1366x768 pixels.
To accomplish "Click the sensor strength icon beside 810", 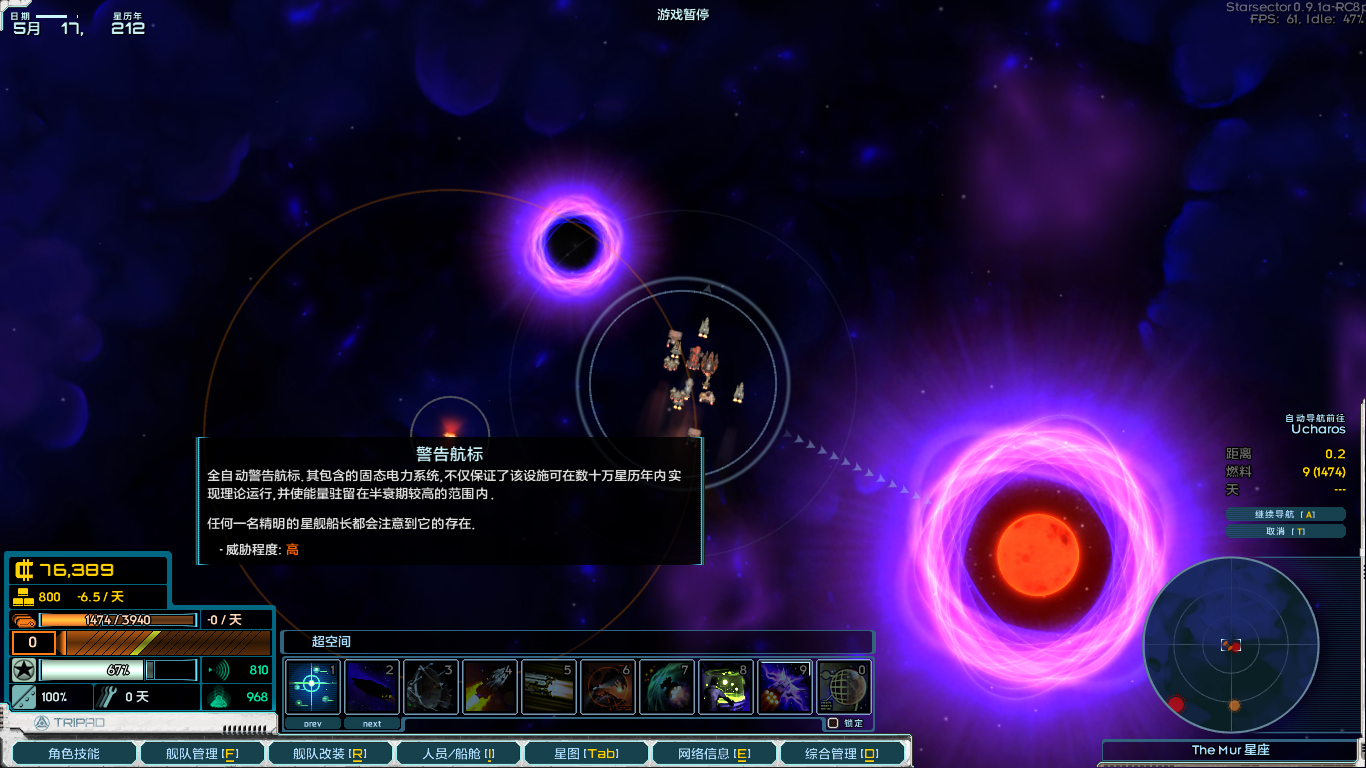I will (x=222, y=668).
